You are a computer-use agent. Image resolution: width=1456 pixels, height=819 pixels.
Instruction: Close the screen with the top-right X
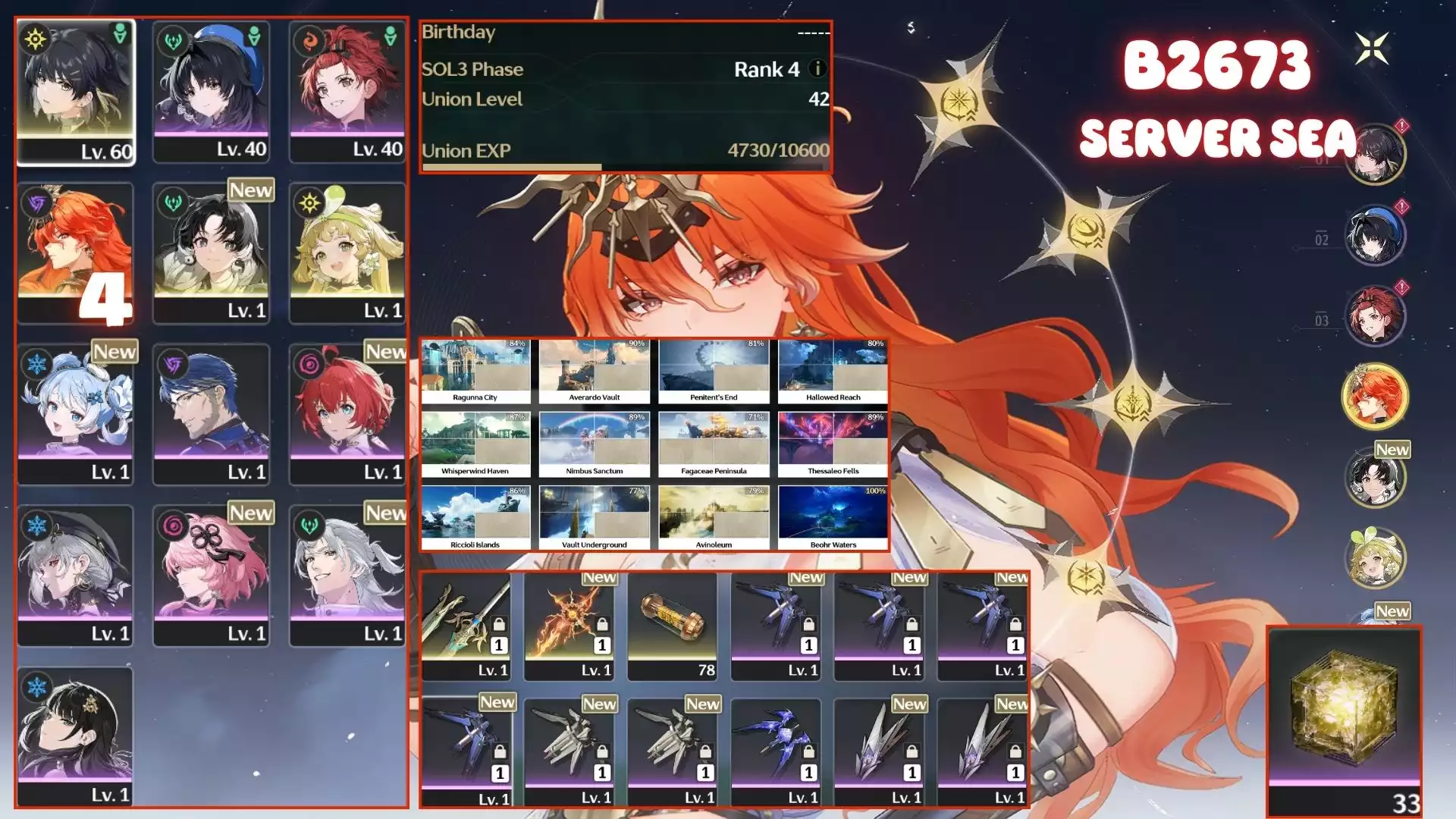tap(1373, 49)
